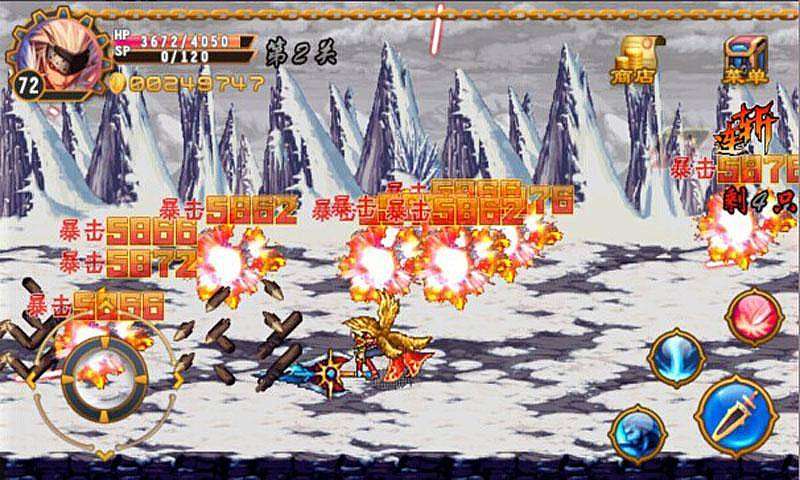Open the 菜单 menu chest
Screen dimensions: 800x480
(741, 60)
